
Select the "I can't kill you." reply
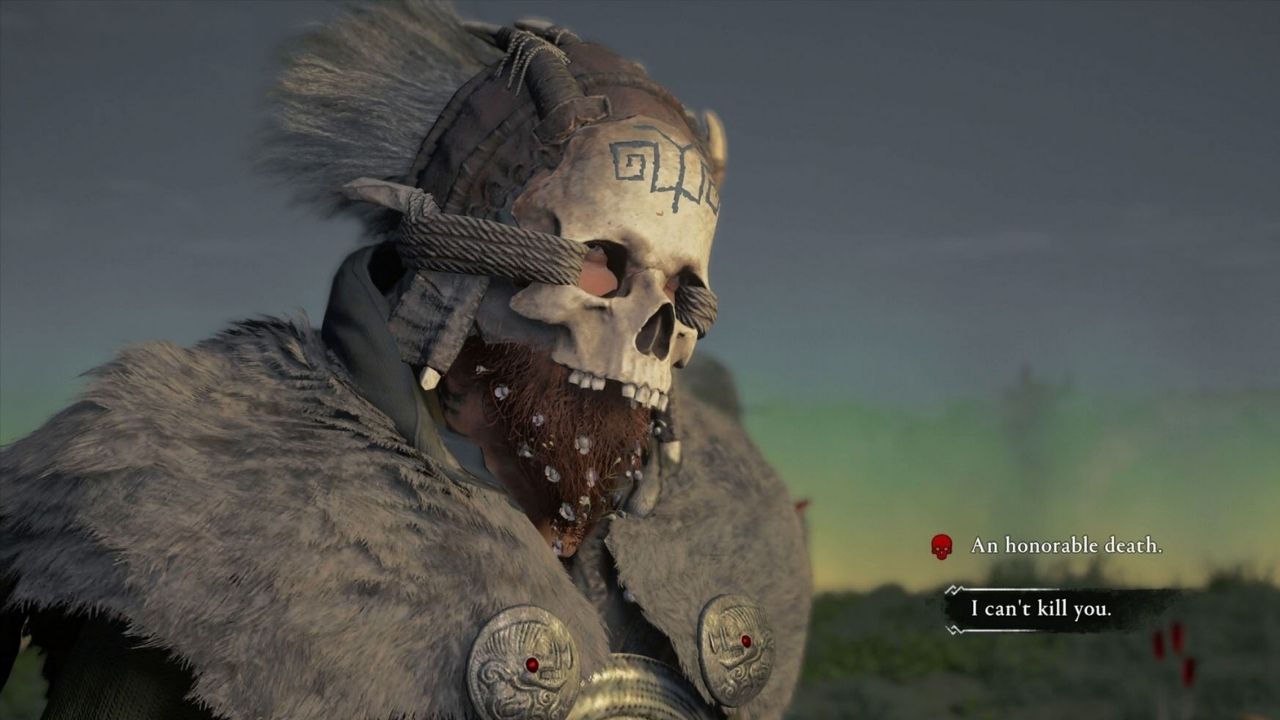(x=1040, y=609)
